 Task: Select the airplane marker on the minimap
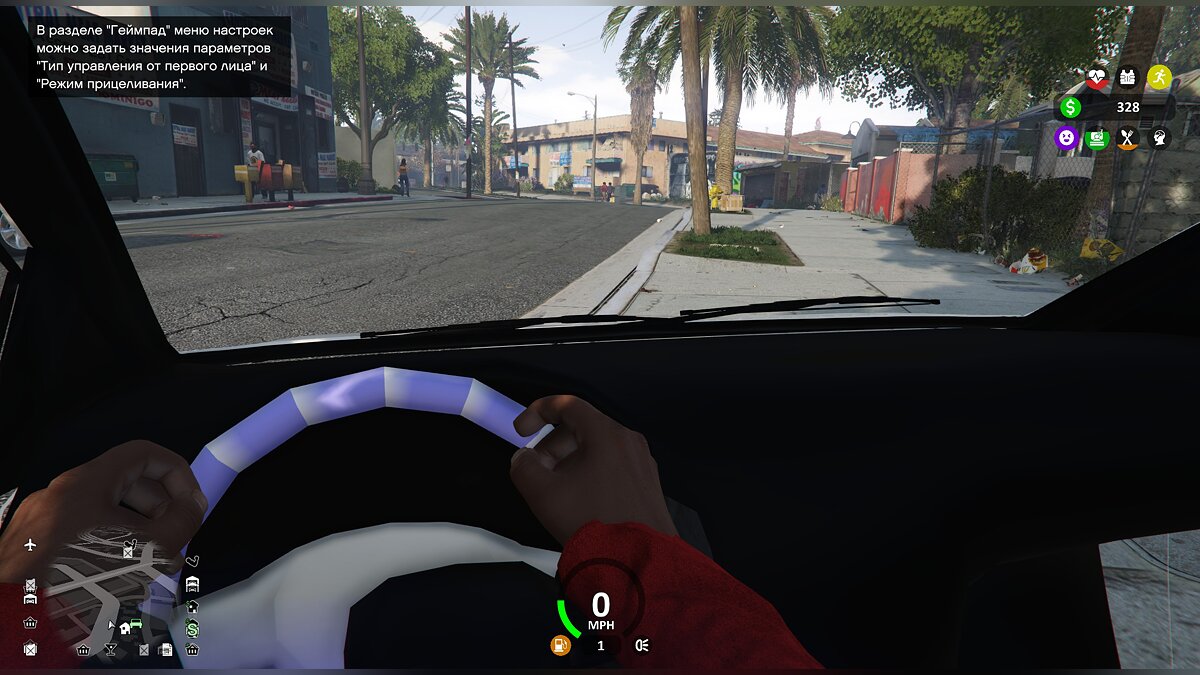coord(30,545)
